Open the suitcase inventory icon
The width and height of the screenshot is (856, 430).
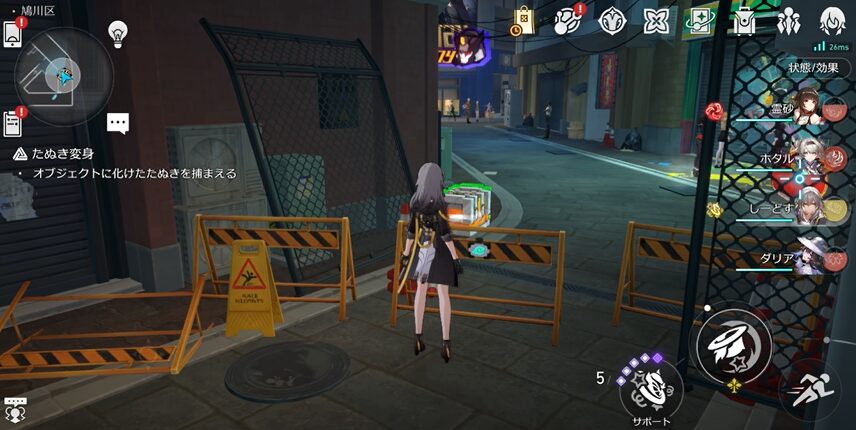point(744,20)
